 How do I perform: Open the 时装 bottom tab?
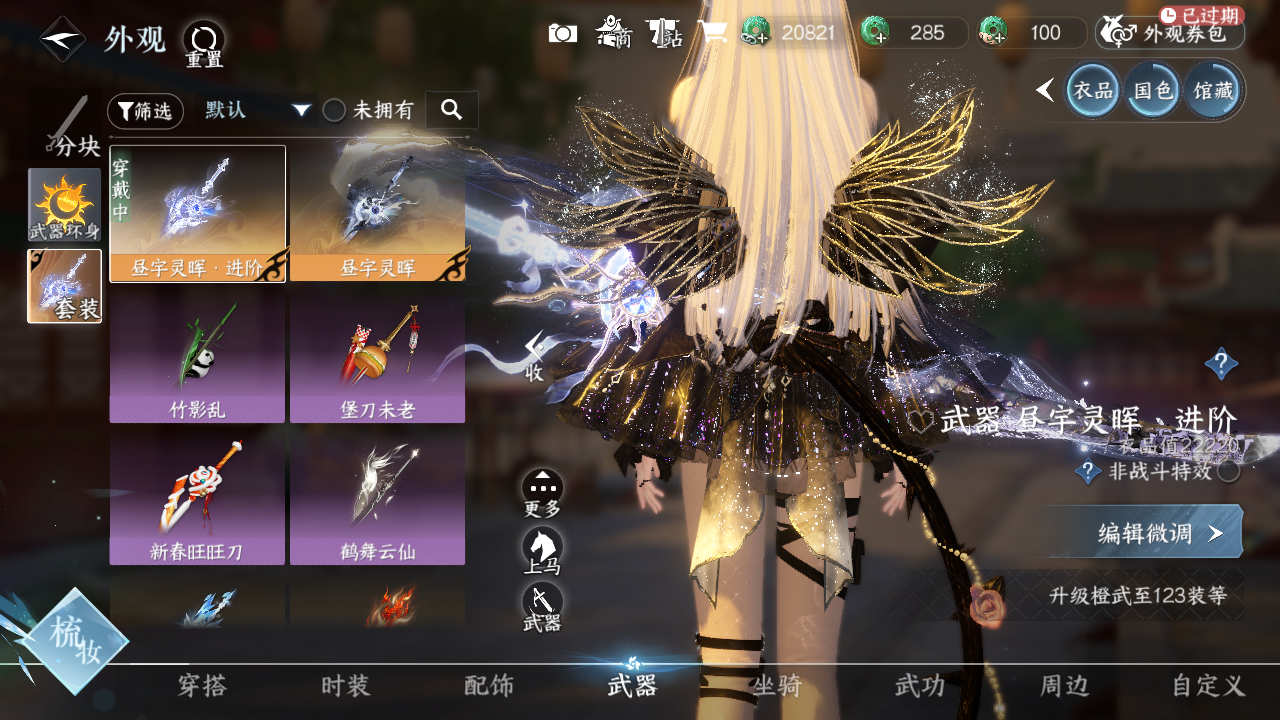[346, 686]
